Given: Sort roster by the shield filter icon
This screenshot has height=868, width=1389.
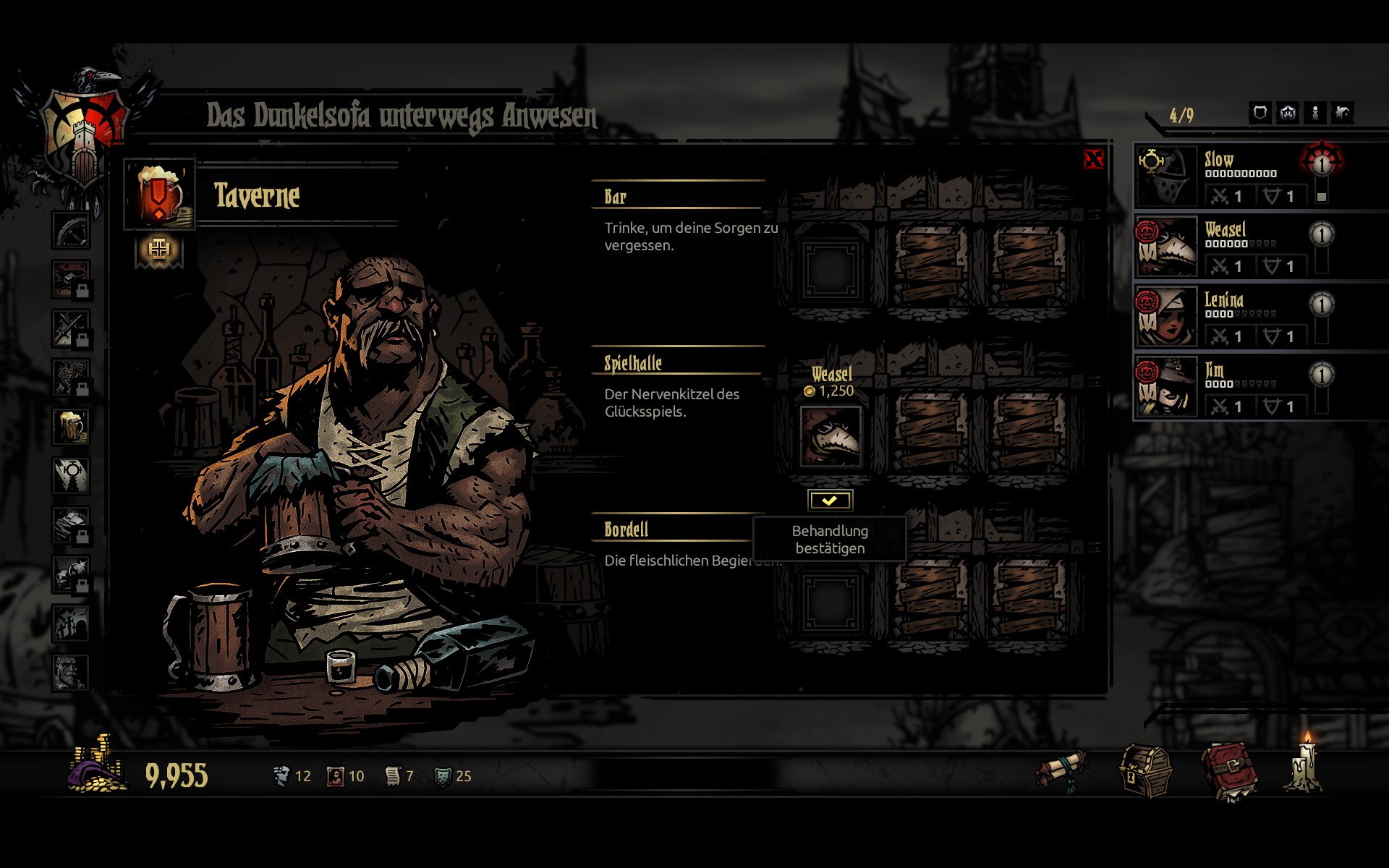Looking at the screenshot, I should (1260, 113).
